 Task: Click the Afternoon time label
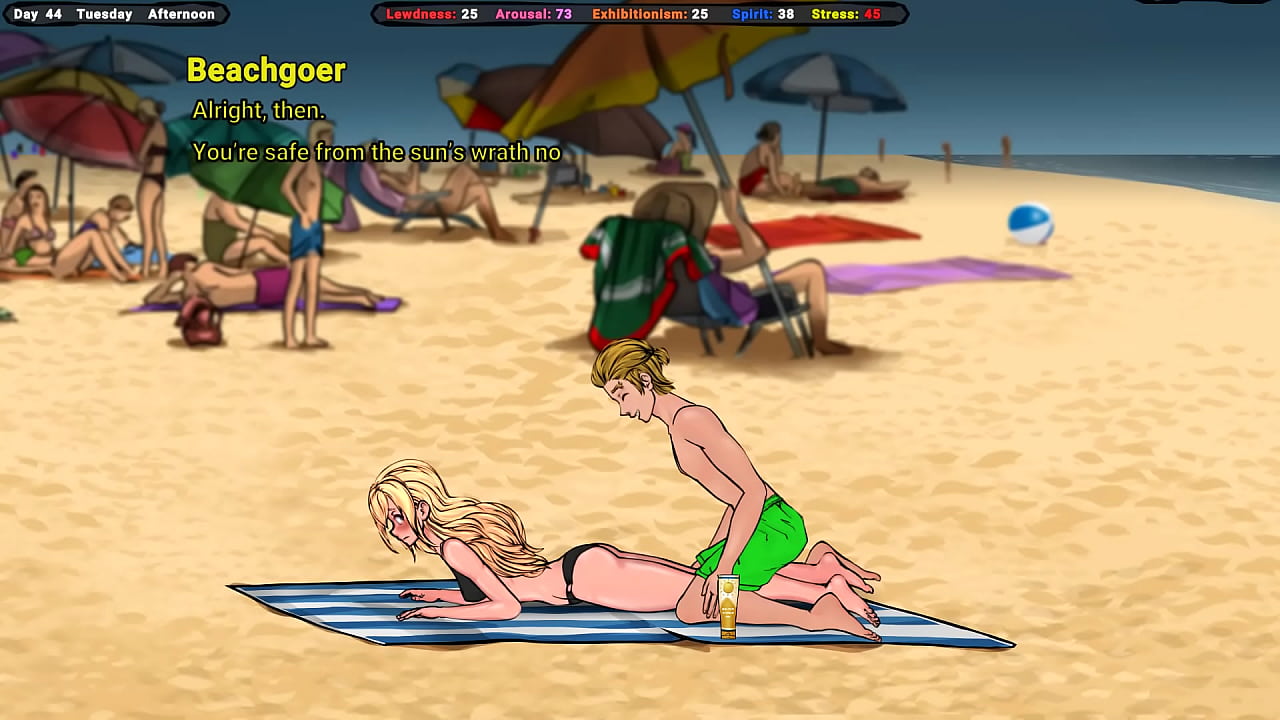tap(183, 14)
